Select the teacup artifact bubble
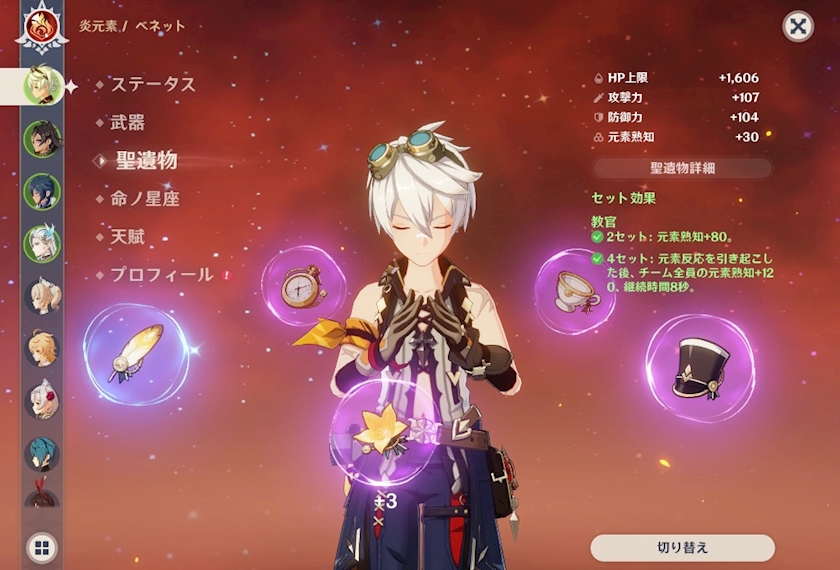The width and height of the screenshot is (840, 570). (575, 291)
